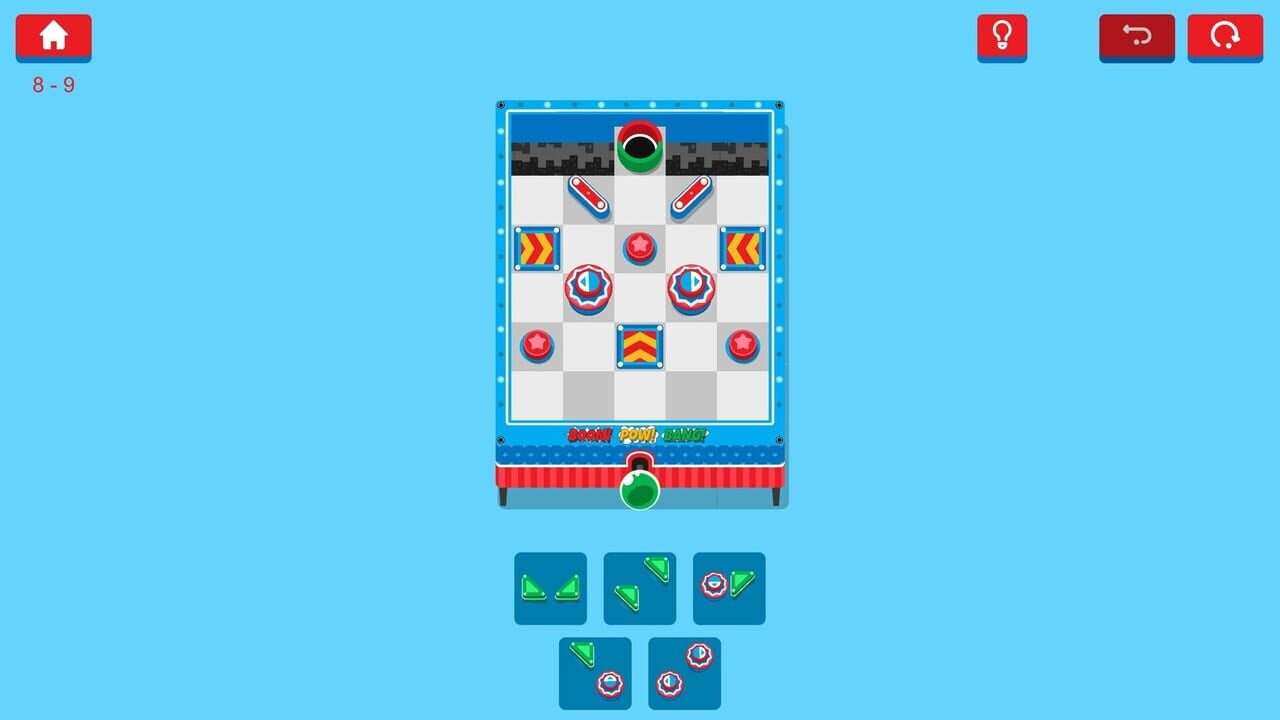This screenshot has height=720, width=1280.
Task: Pick the tray containing two bumpers
Action: (x=684, y=672)
